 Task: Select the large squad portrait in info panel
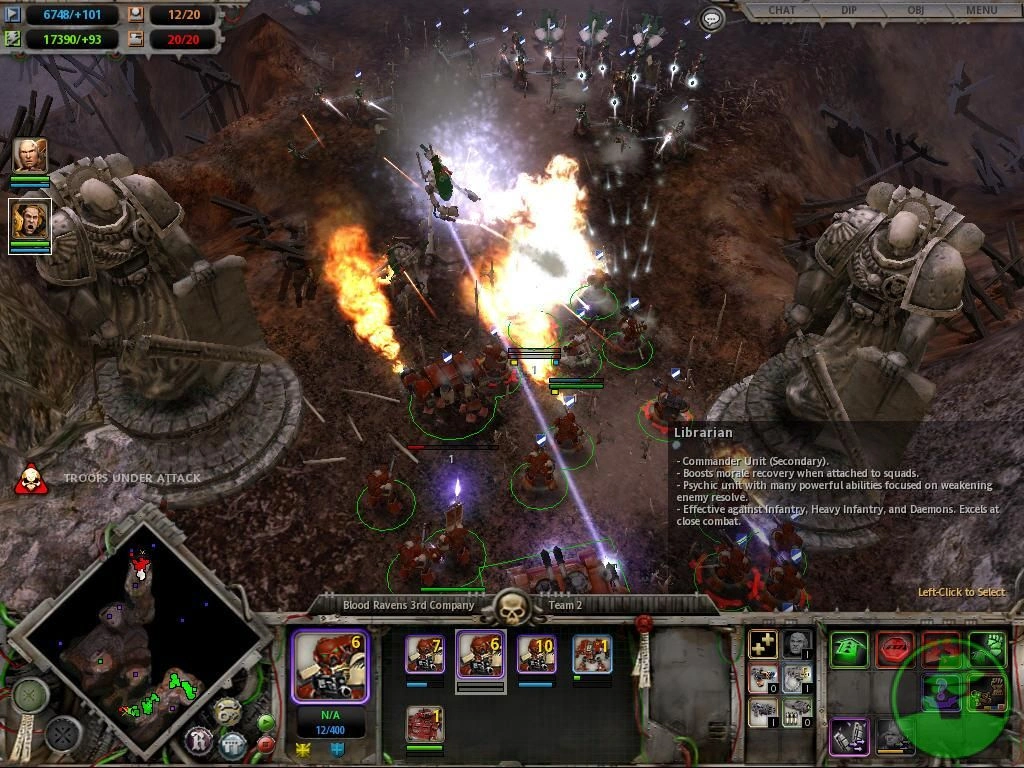click(330, 664)
